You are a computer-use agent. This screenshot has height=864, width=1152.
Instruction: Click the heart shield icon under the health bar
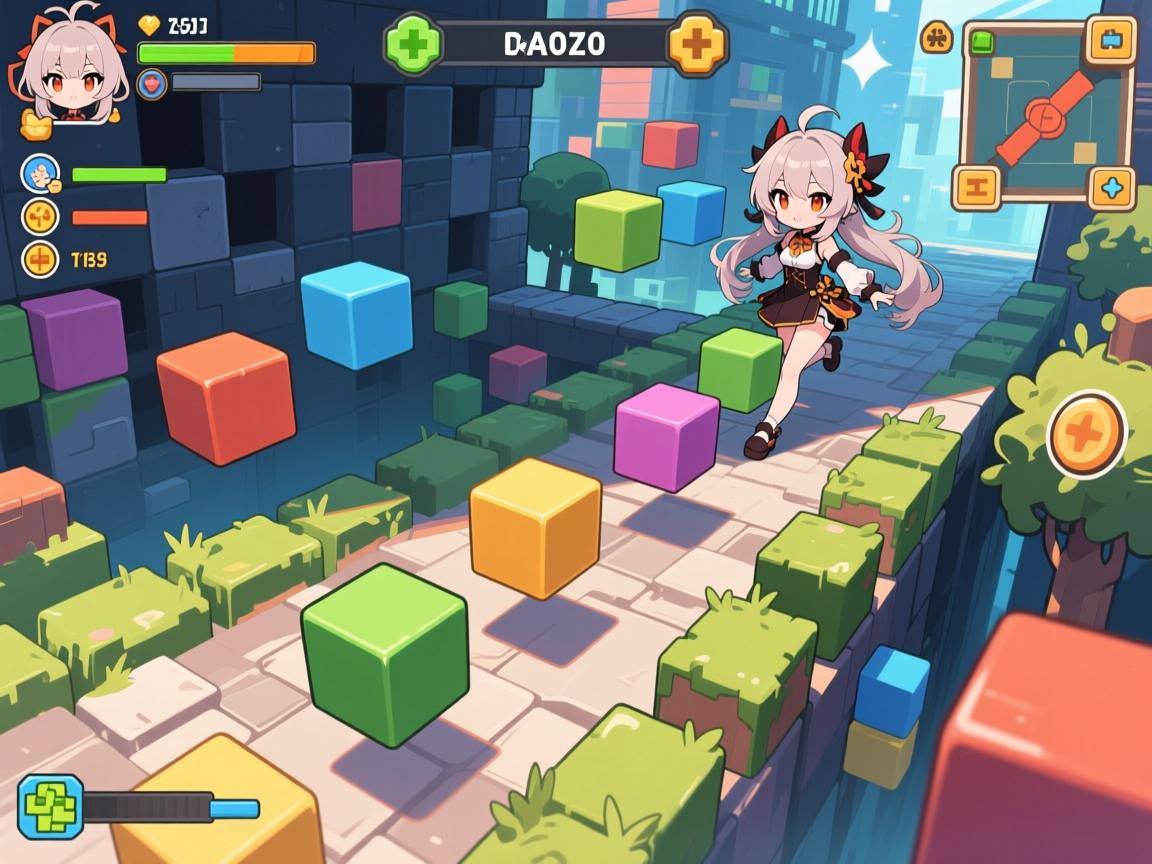point(152,82)
